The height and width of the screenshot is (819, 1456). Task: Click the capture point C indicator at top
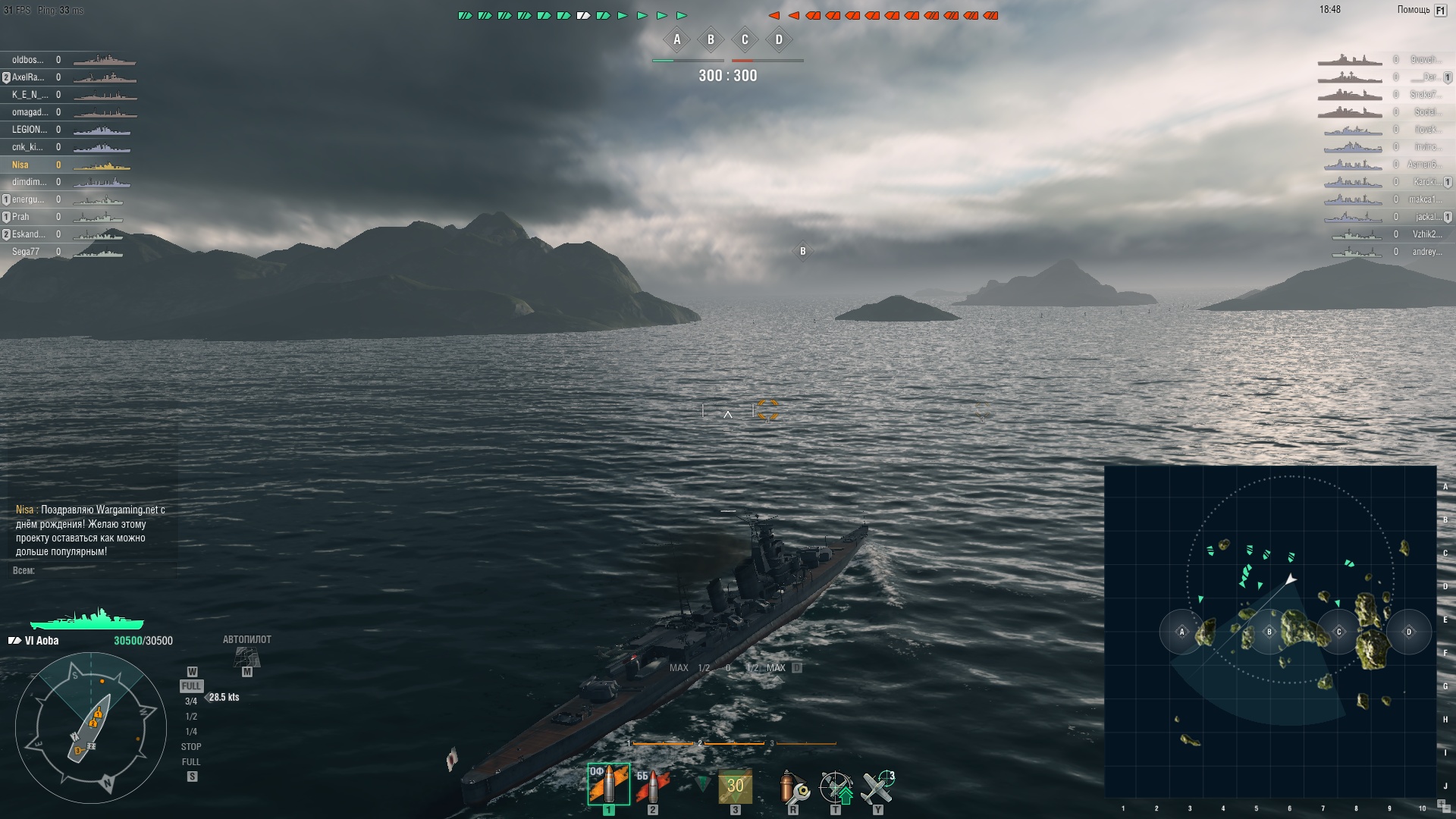click(x=745, y=40)
